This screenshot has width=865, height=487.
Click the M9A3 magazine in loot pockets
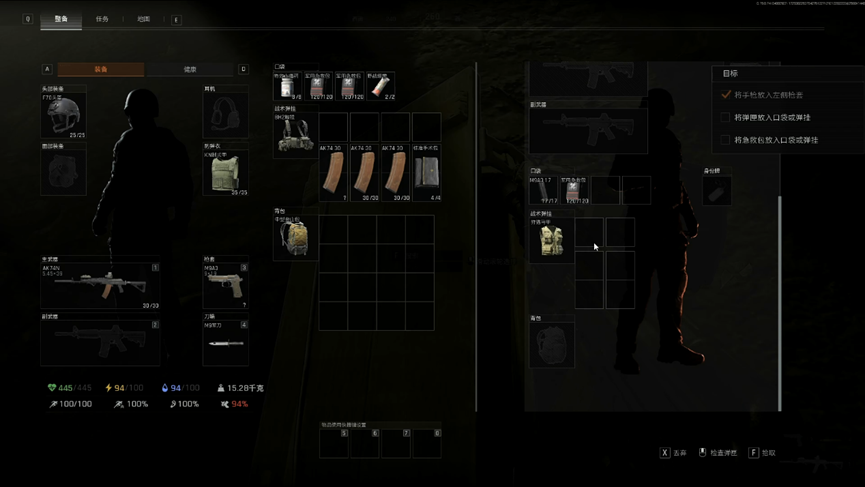coord(543,189)
